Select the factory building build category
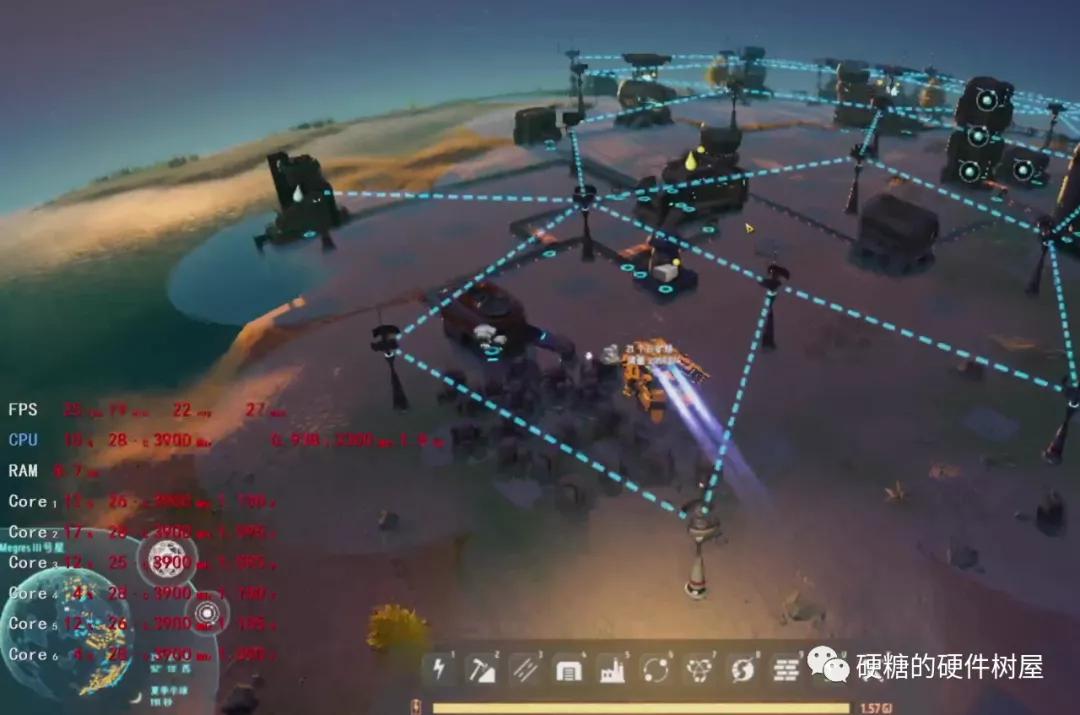This screenshot has width=1080, height=715. (x=612, y=668)
